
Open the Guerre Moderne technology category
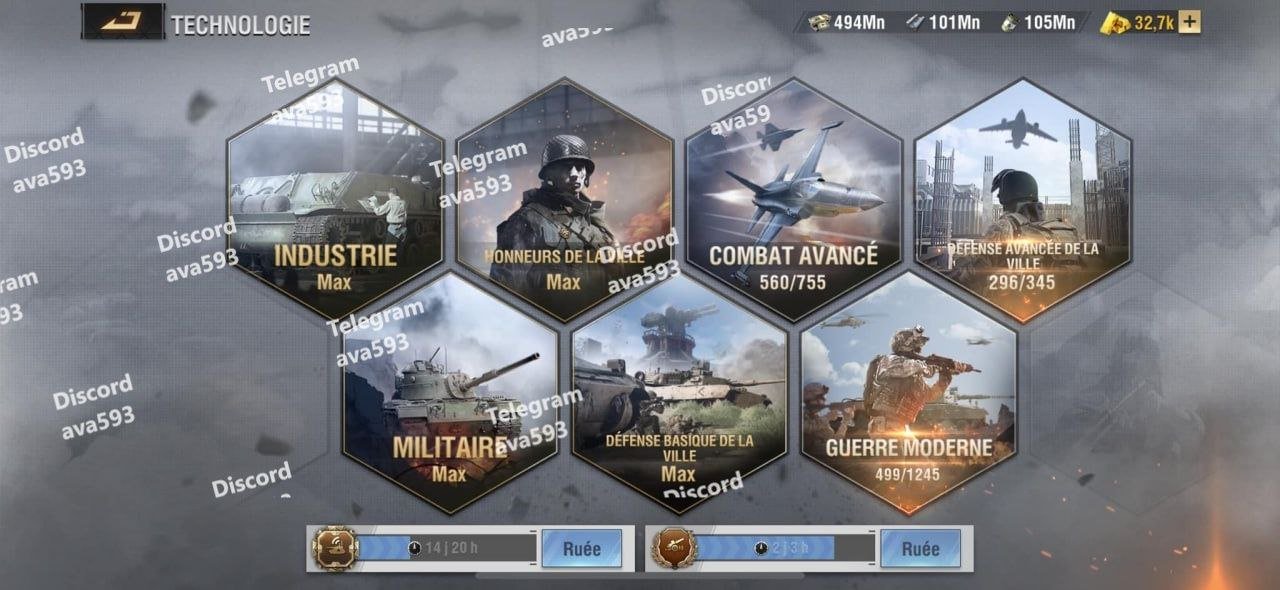(908, 393)
